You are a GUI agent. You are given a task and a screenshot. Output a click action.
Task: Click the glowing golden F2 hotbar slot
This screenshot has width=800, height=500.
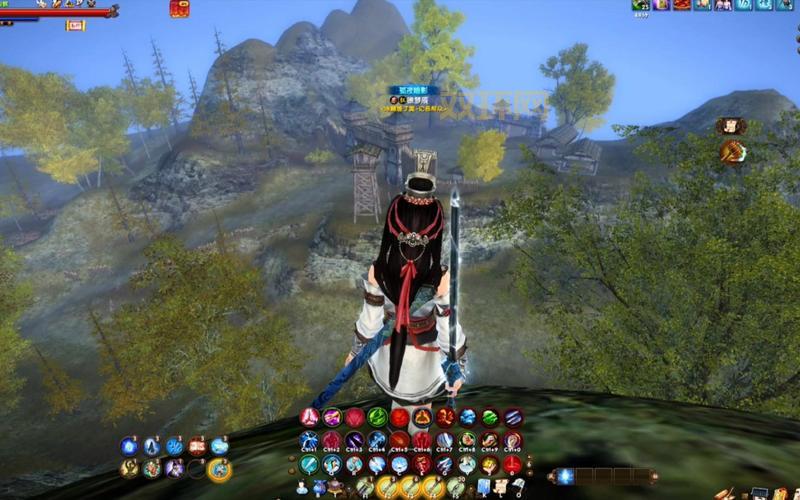point(388,487)
